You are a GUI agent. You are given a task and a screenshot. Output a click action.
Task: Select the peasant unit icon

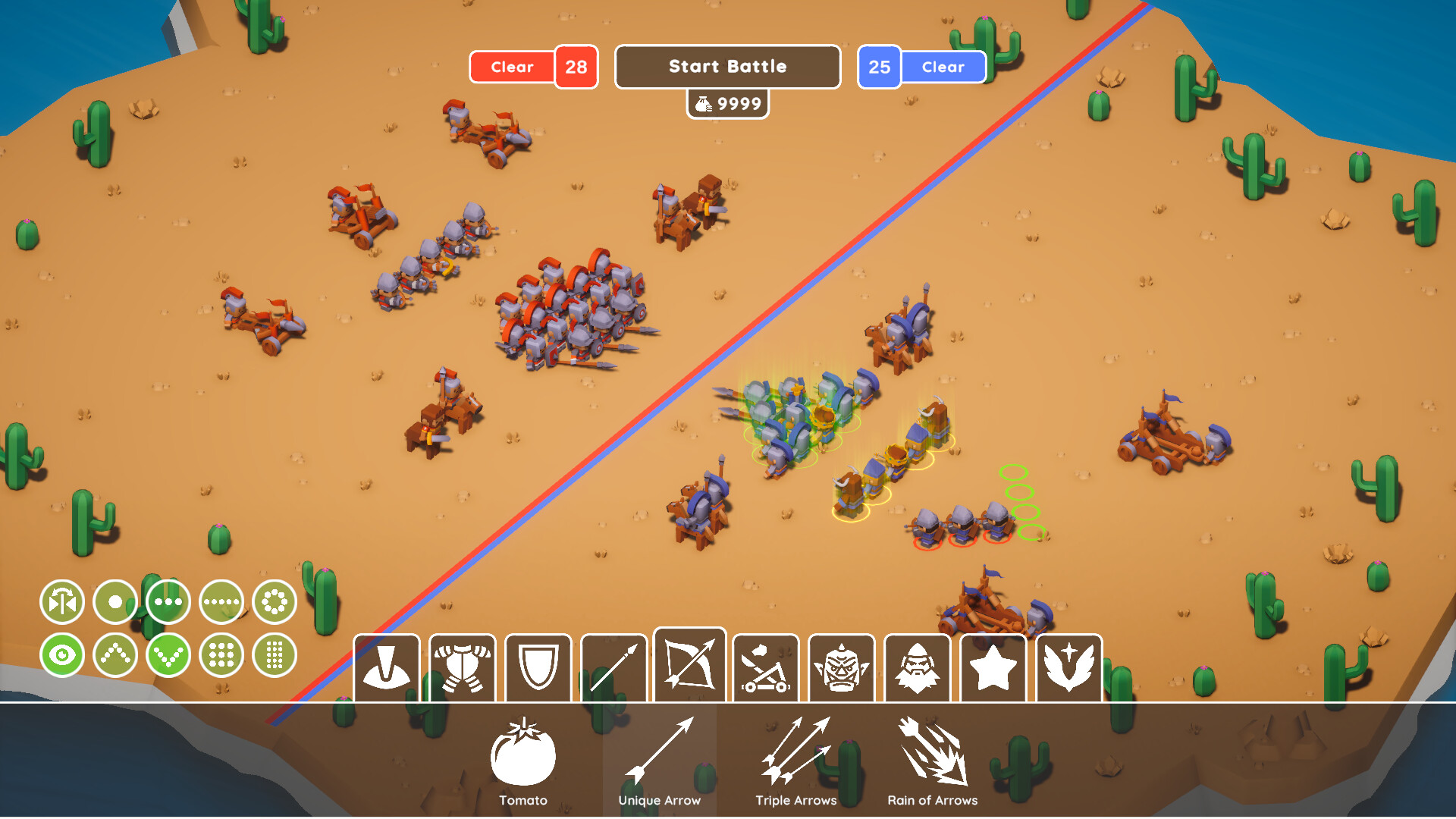tap(384, 667)
